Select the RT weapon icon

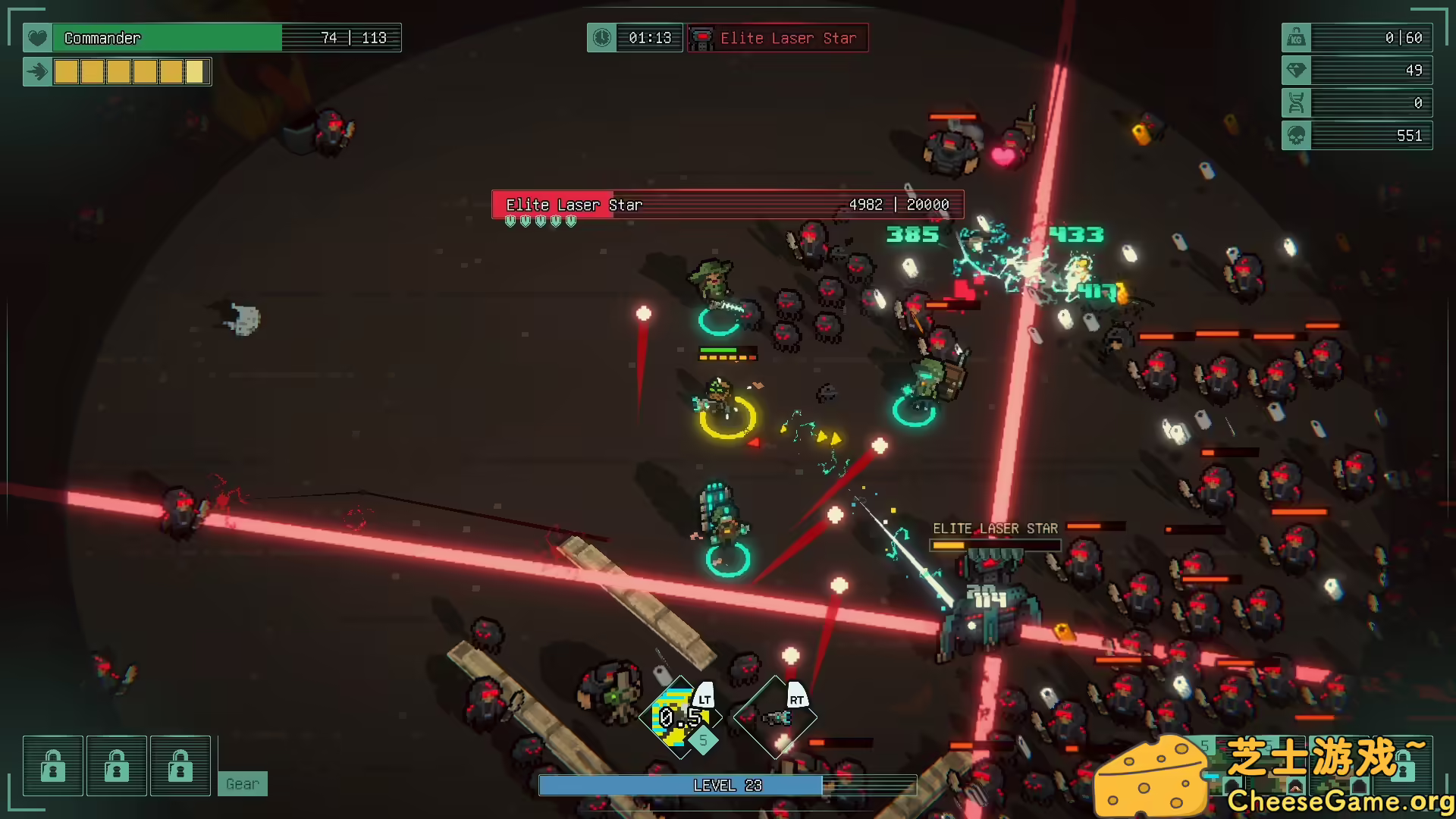pos(775,717)
